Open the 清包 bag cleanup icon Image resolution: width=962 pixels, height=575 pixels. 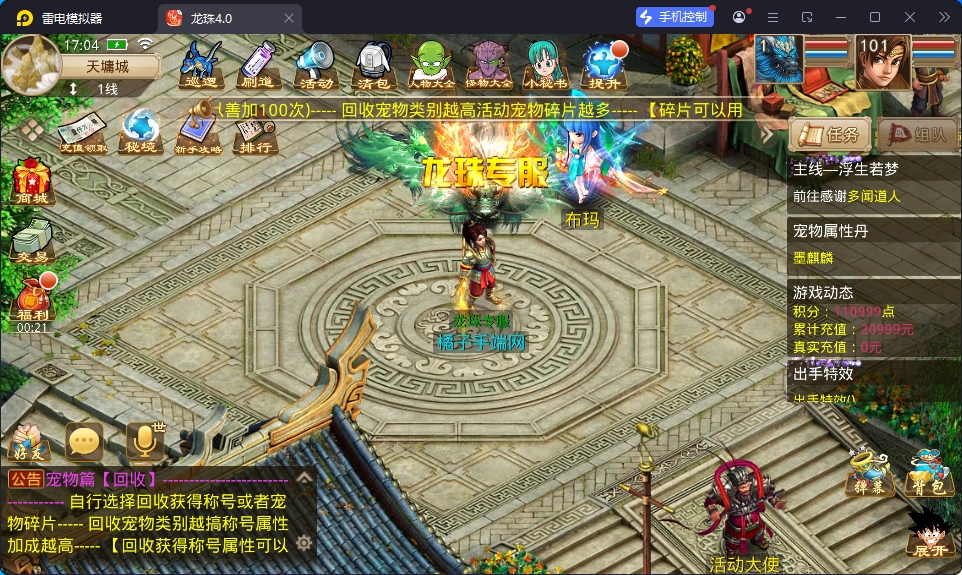point(373,66)
